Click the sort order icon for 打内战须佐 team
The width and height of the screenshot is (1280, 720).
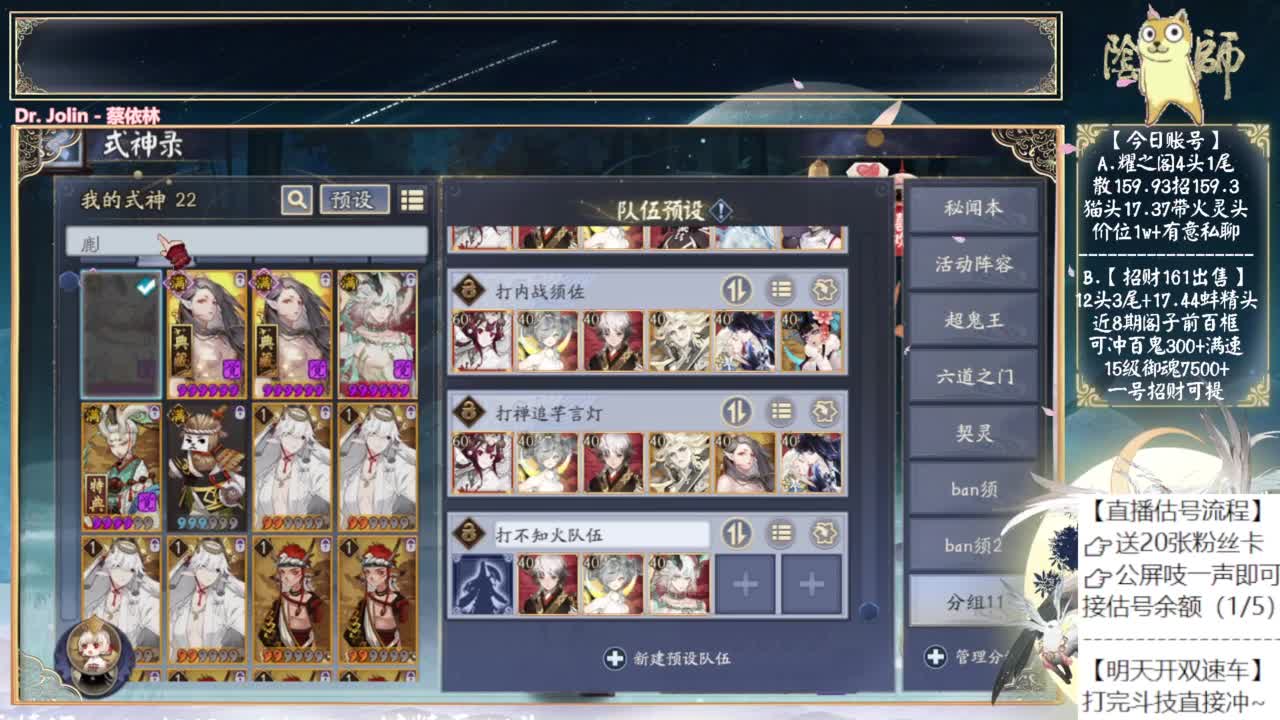[738, 288]
